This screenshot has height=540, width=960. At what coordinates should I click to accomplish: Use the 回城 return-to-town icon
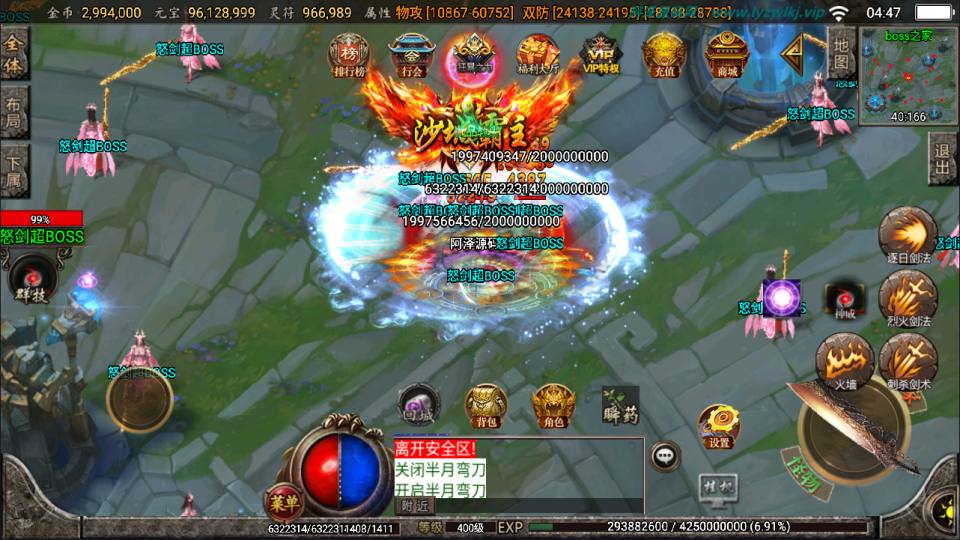(x=418, y=403)
